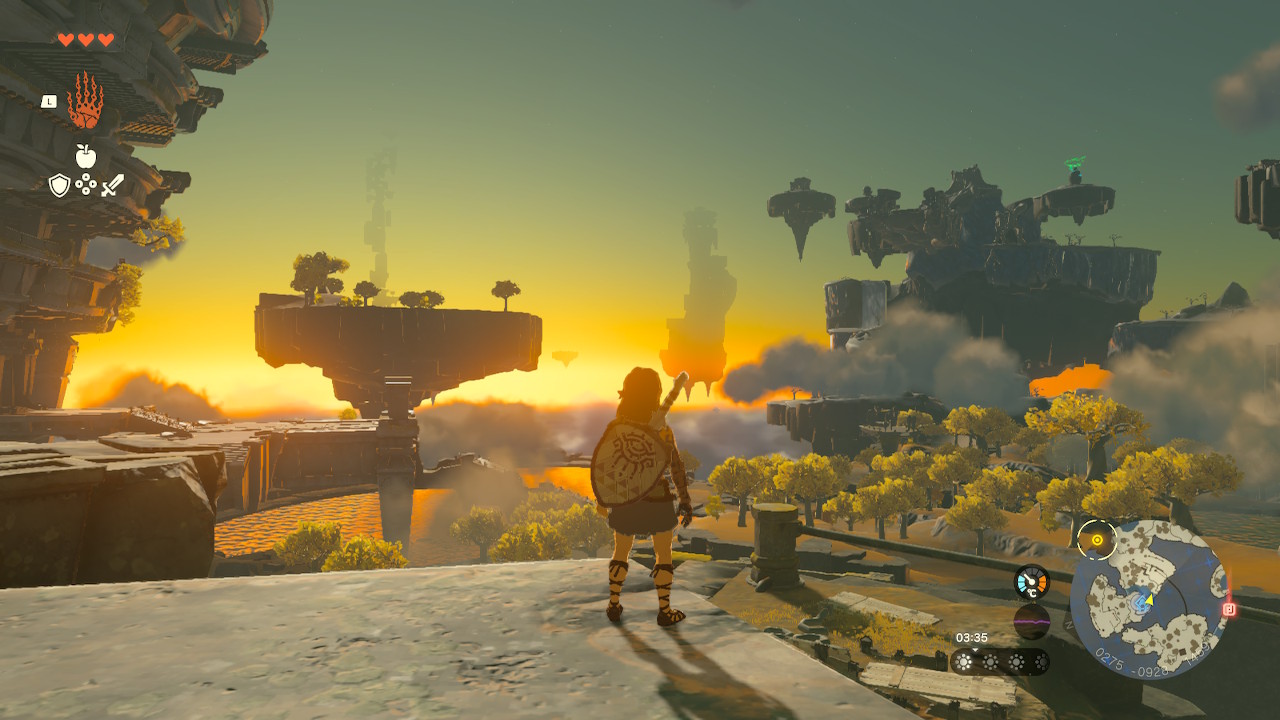Open the temperature gauge indicator

[1032, 581]
